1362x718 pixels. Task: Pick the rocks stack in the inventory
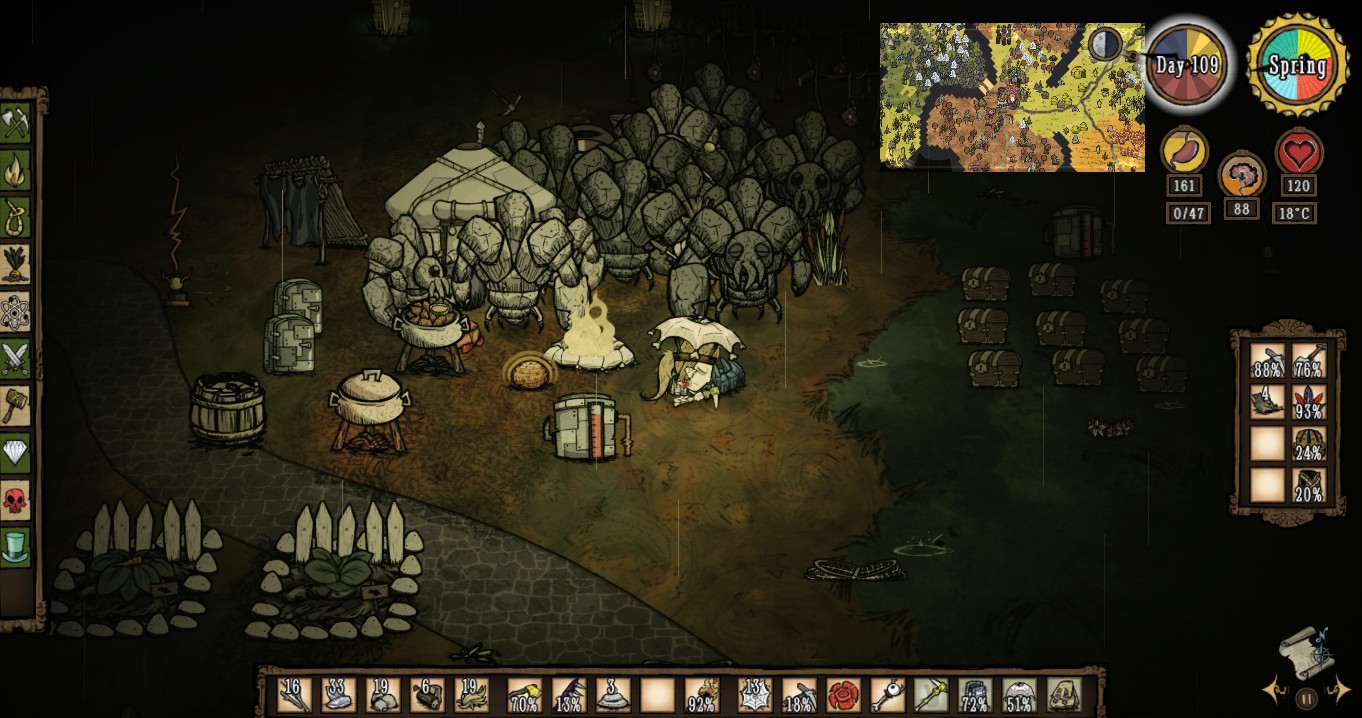click(x=381, y=693)
